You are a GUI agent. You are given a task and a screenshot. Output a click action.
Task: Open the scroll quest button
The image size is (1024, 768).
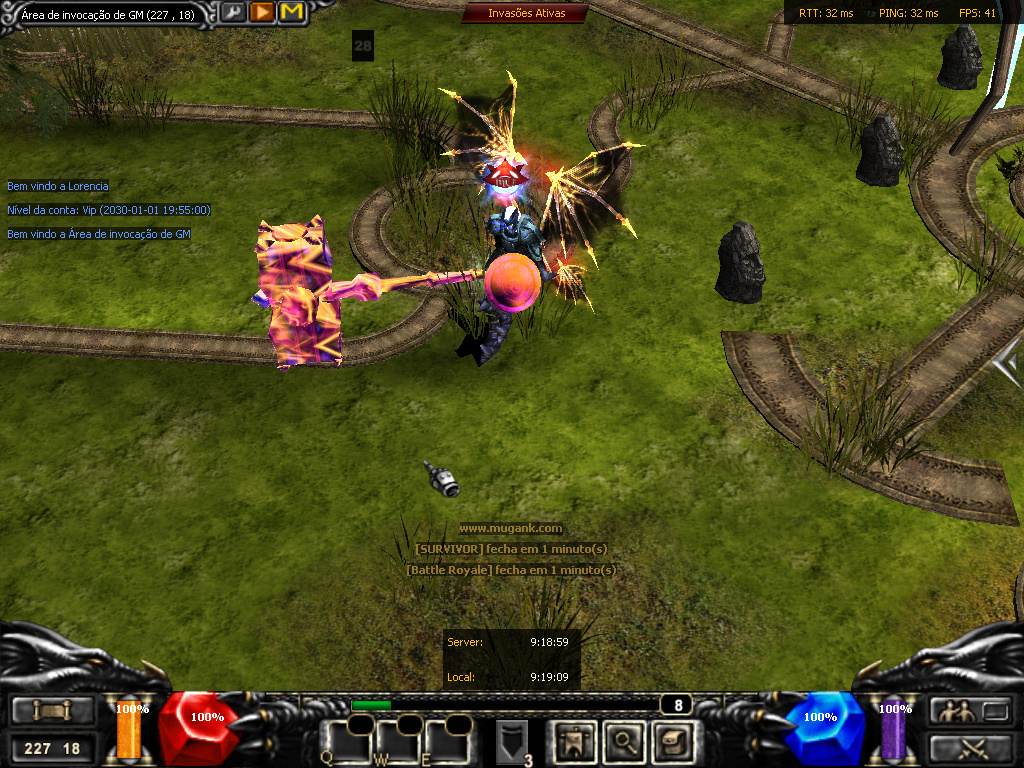tap(671, 741)
